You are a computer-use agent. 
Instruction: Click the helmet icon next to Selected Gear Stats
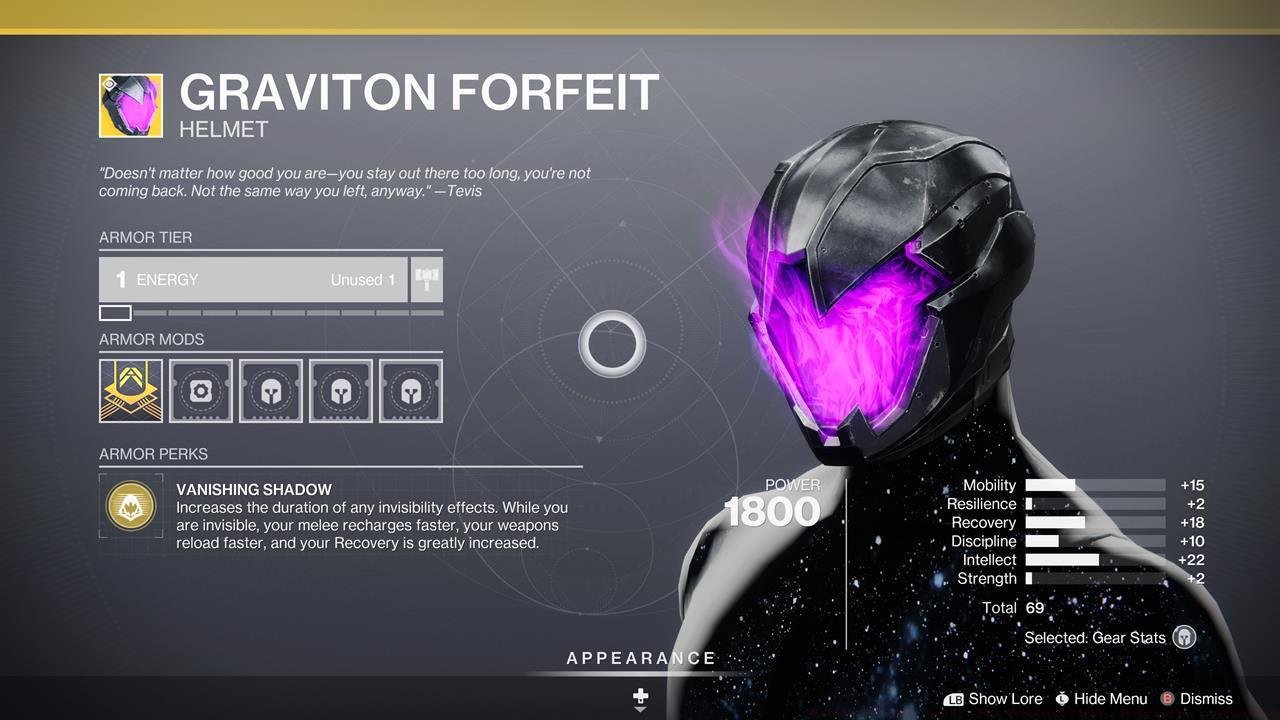point(1184,637)
